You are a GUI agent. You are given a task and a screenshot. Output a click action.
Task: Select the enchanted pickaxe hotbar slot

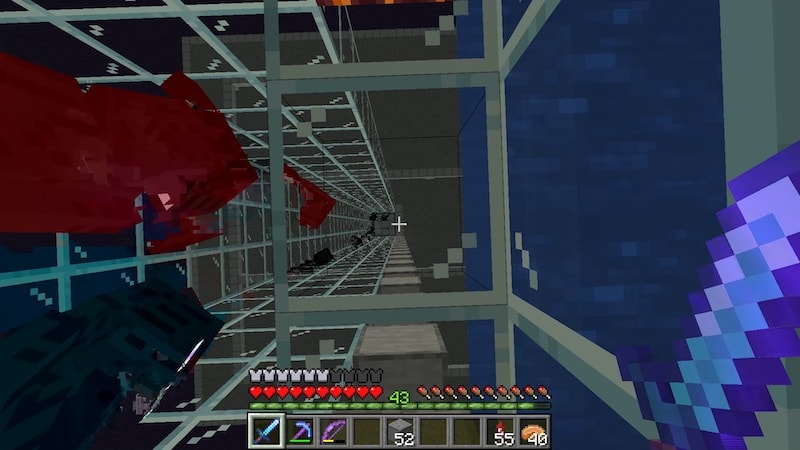pos(300,432)
